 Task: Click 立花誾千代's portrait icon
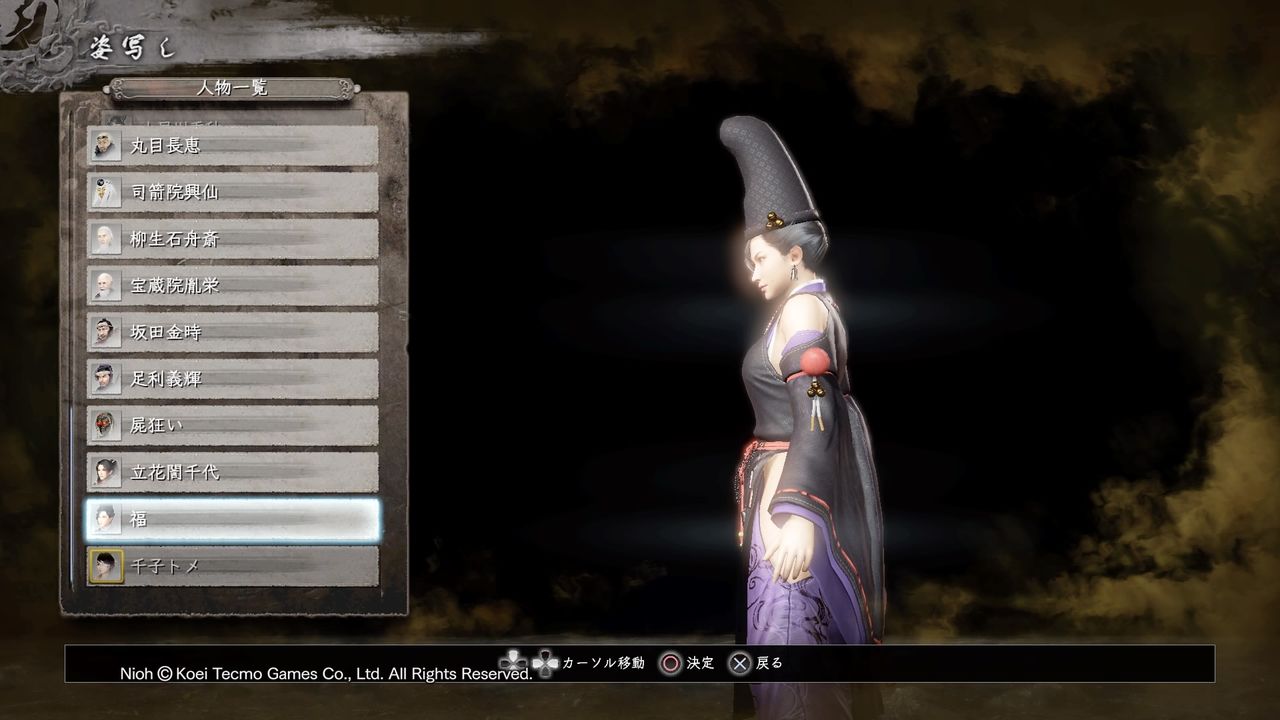point(106,472)
